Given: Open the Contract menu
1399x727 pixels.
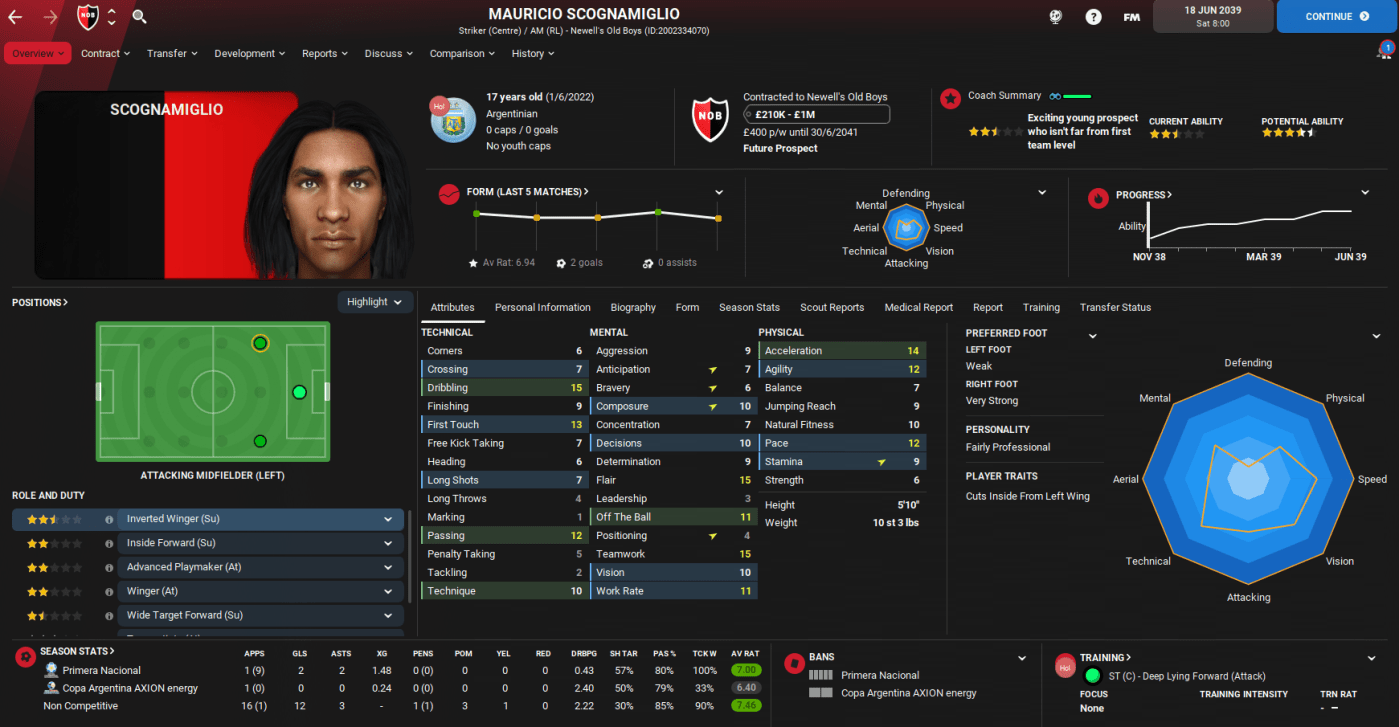Looking at the screenshot, I should (x=106, y=53).
